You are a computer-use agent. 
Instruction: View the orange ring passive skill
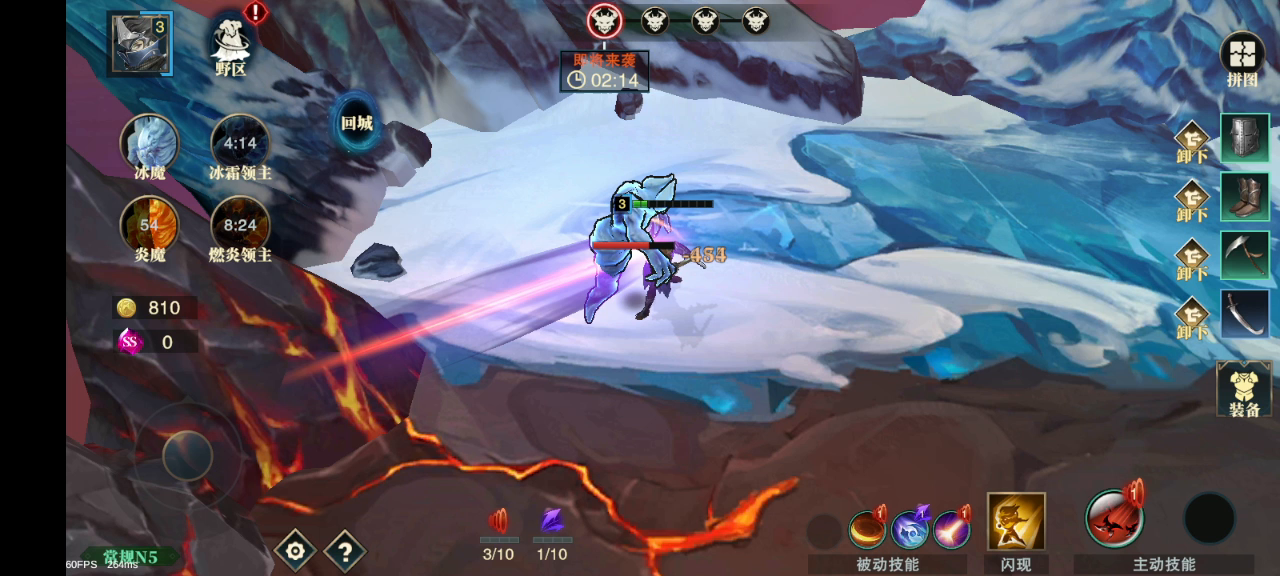click(867, 529)
